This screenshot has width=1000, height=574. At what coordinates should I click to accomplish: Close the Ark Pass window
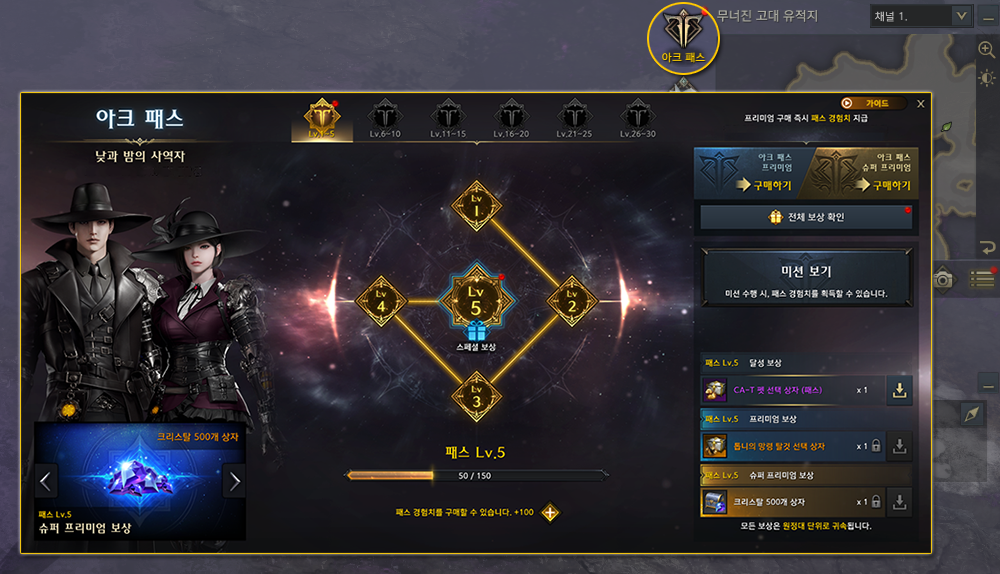click(x=921, y=103)
